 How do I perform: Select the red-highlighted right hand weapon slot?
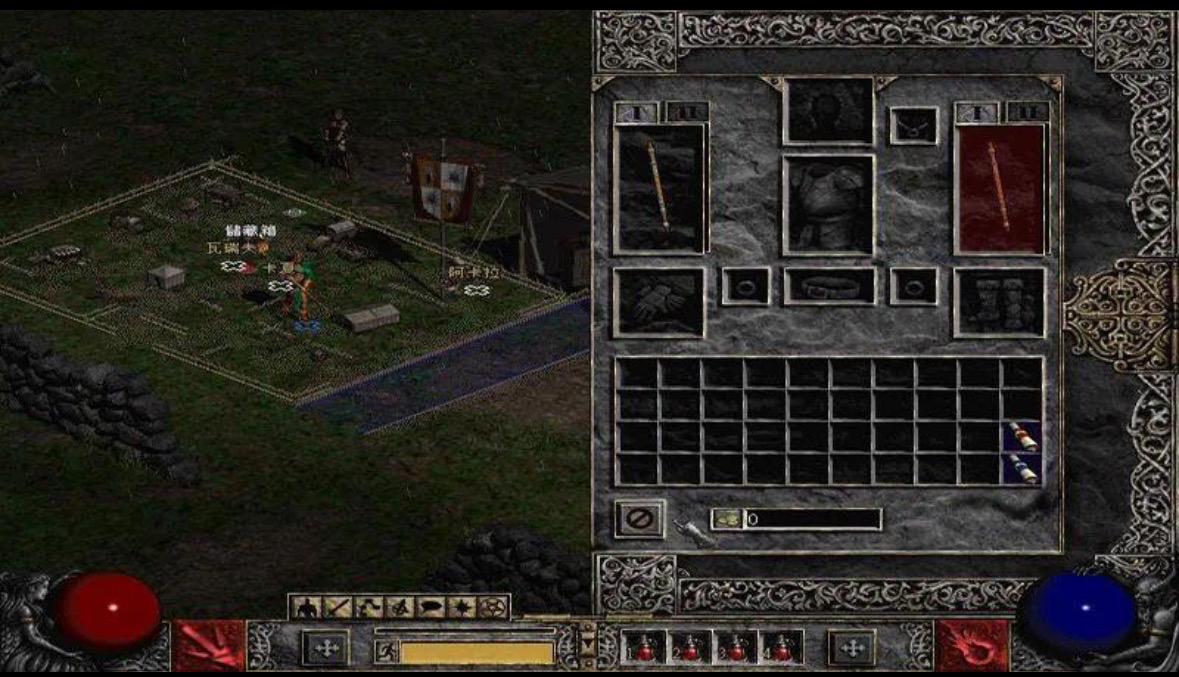tap(1000, 188)
